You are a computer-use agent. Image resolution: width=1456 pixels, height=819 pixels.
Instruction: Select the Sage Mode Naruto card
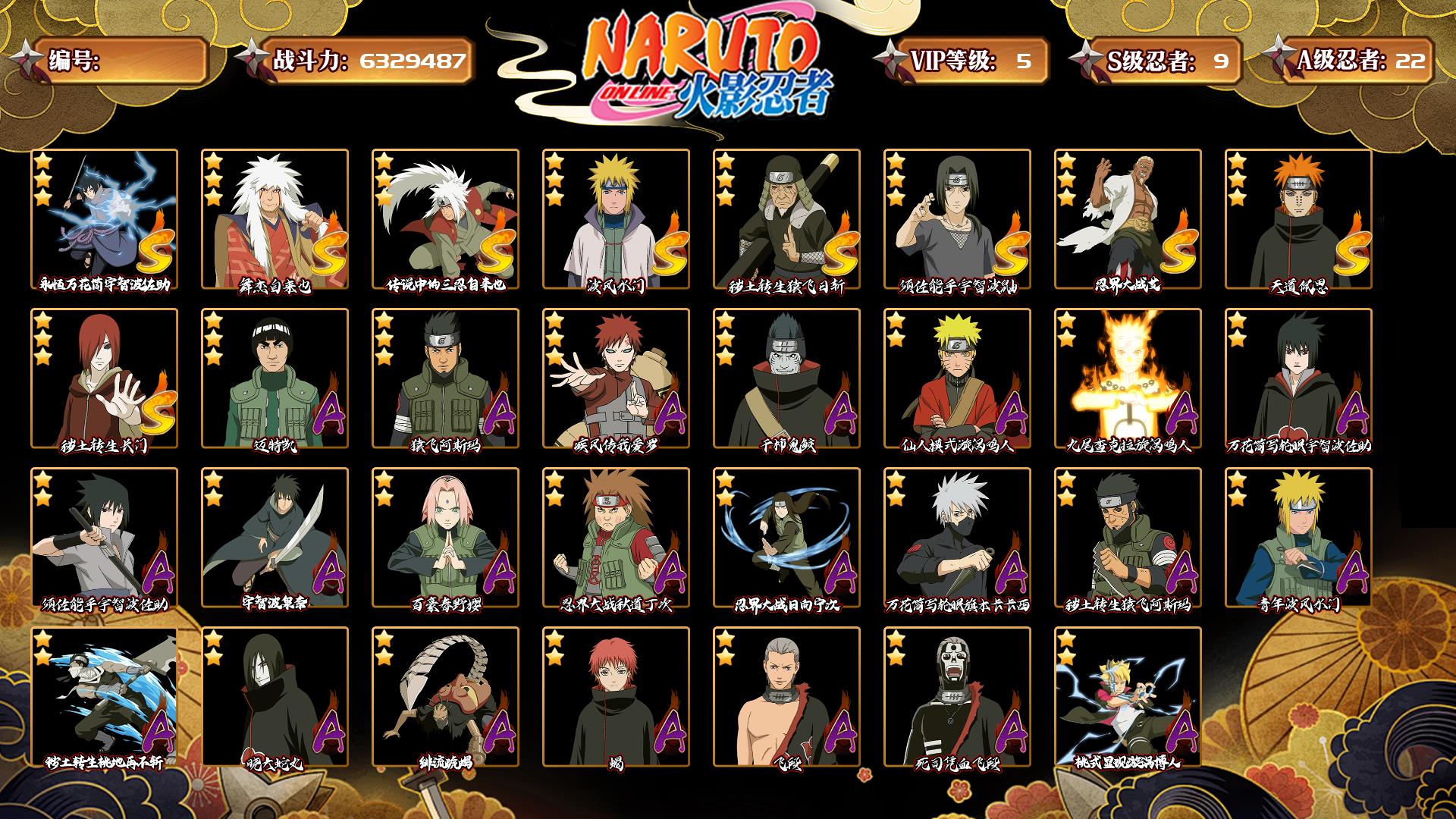957,378
